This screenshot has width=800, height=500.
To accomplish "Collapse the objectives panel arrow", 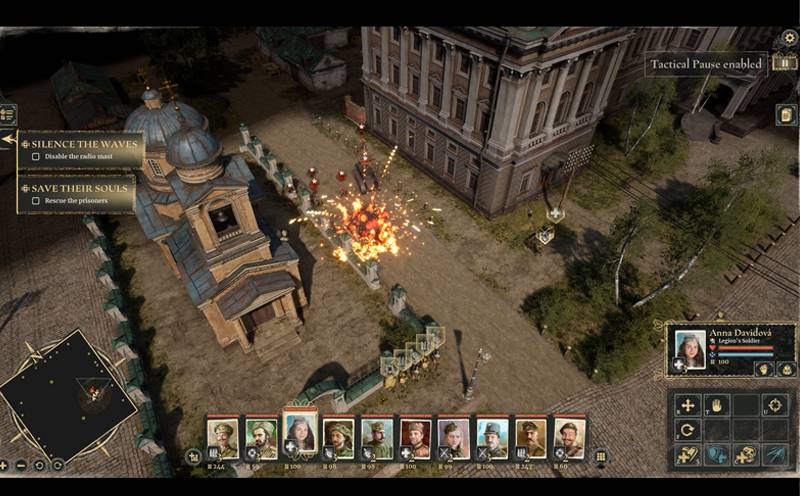I will point(8,139).
